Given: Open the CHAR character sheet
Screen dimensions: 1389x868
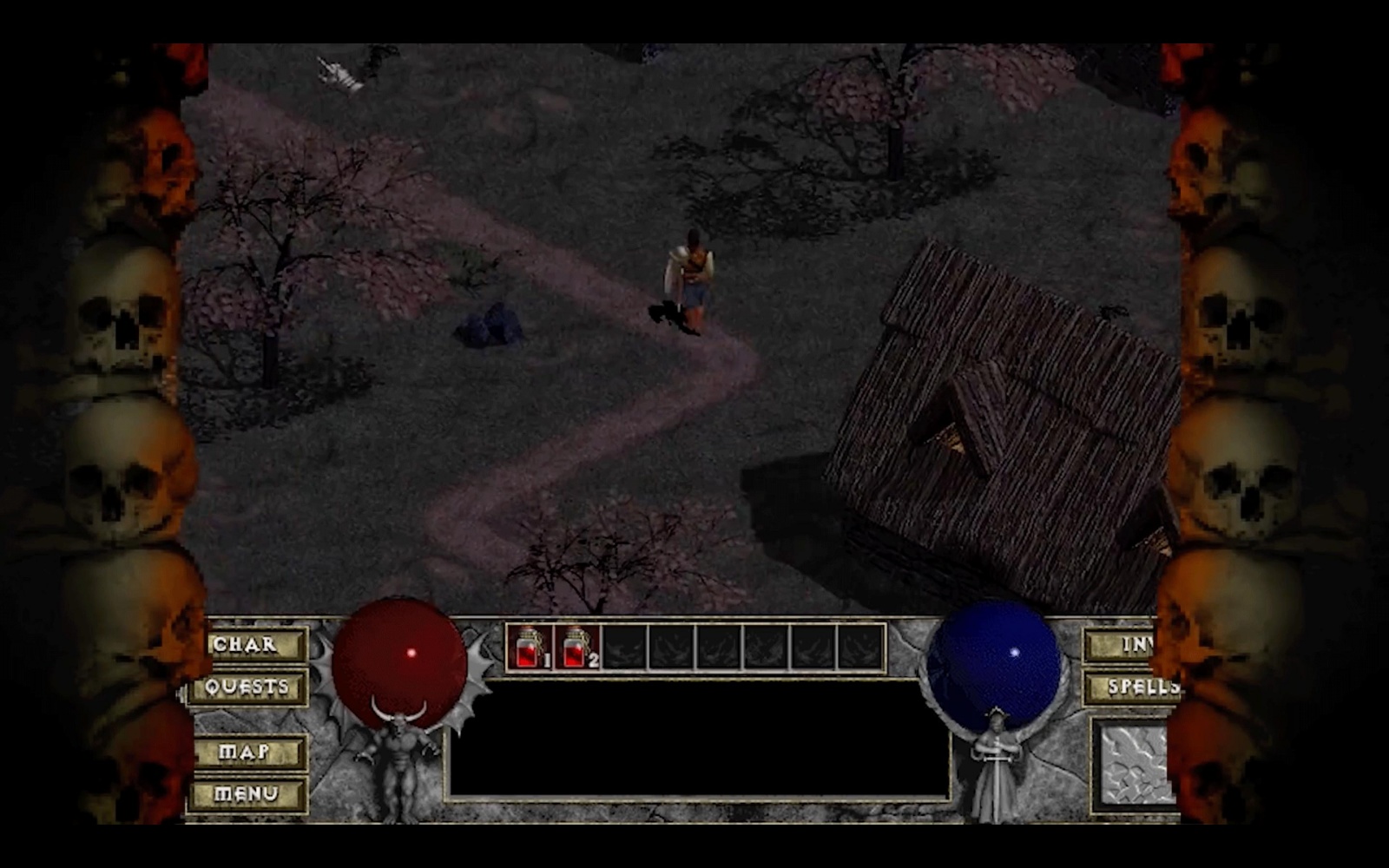Looking at the screenshot, I should point(249,645).
